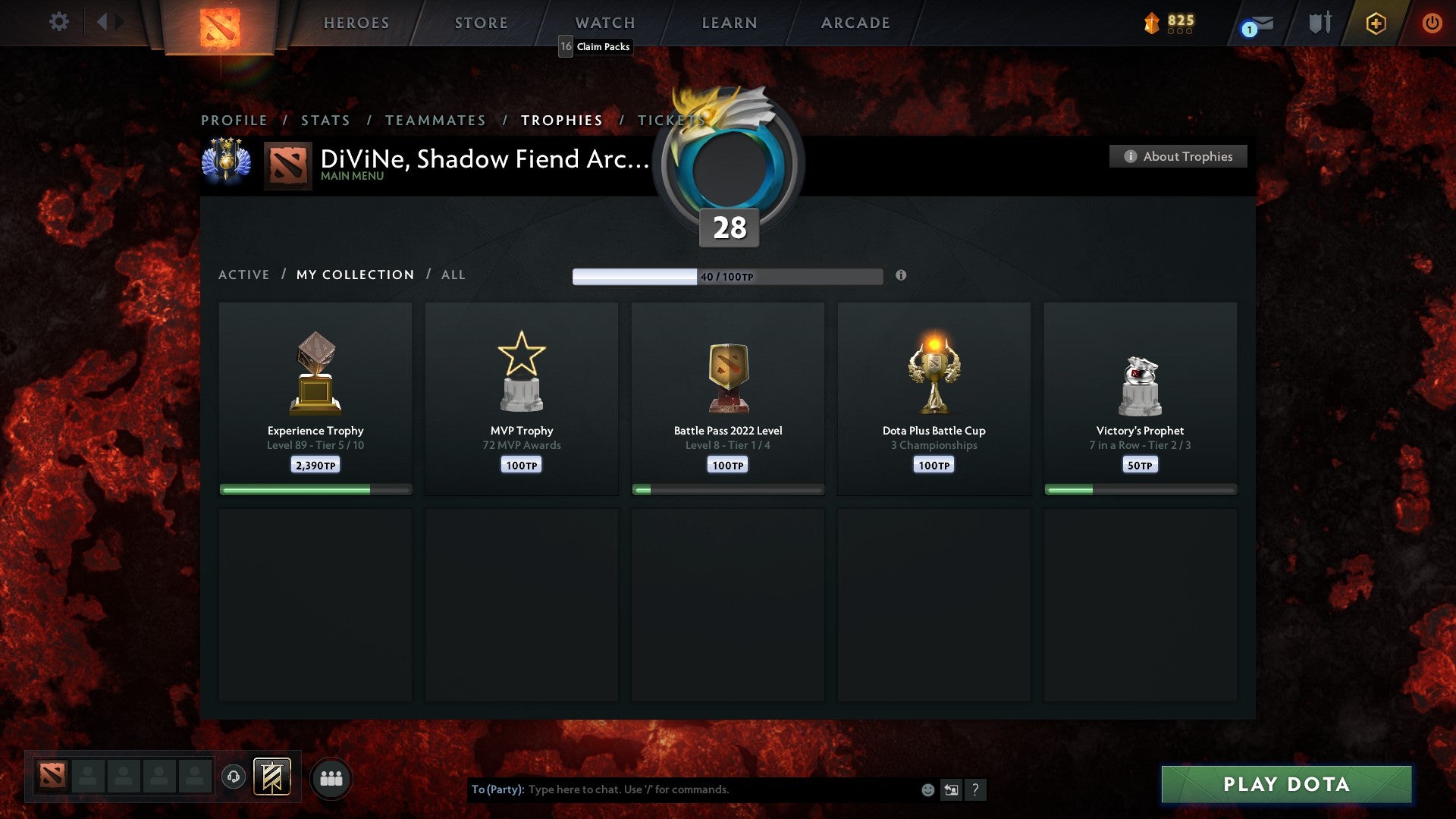
Task: Select the battle pass banner icon
Action: pyautogui.click(x=271, y=777)
